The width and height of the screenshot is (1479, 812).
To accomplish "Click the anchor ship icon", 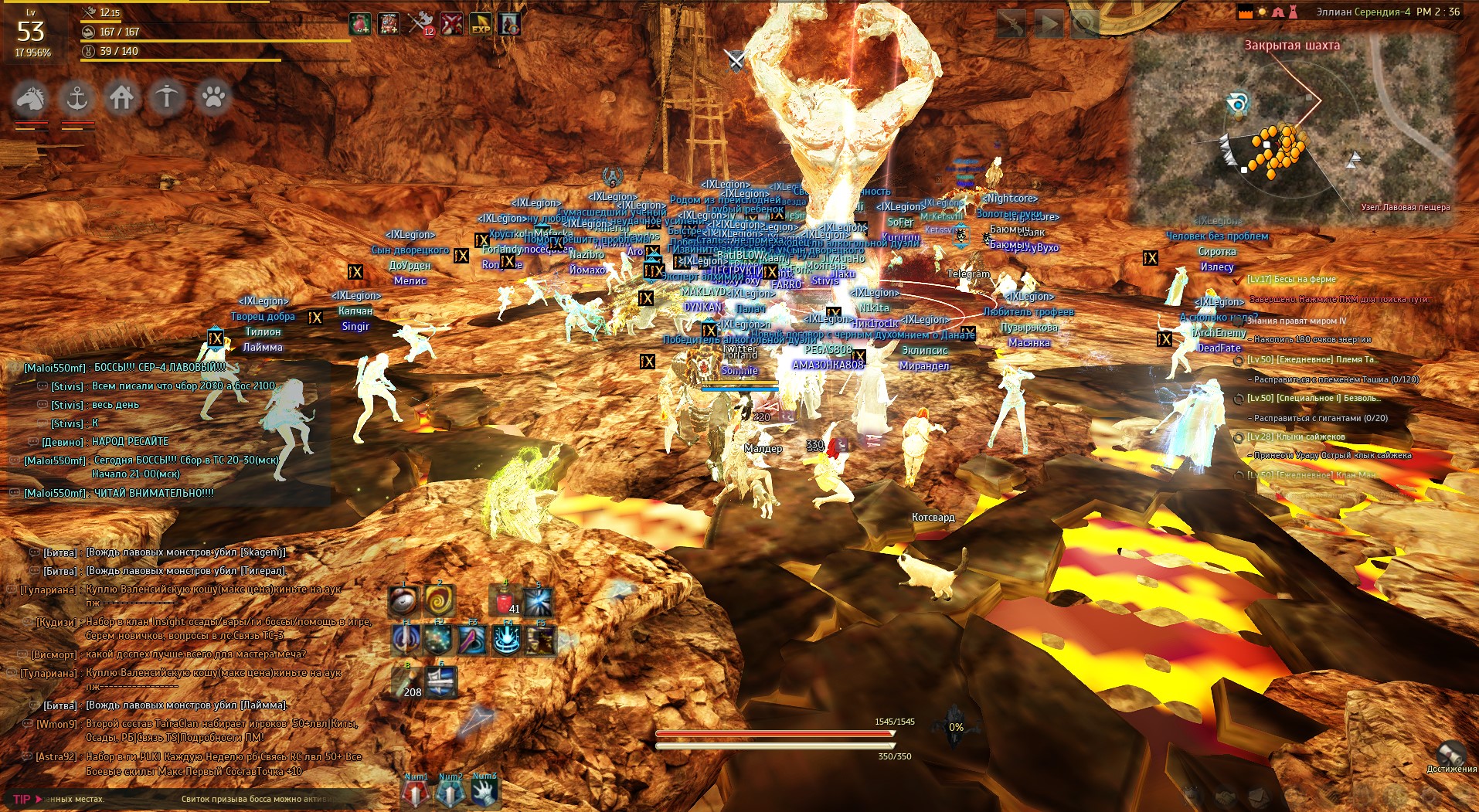I will 76,98.
